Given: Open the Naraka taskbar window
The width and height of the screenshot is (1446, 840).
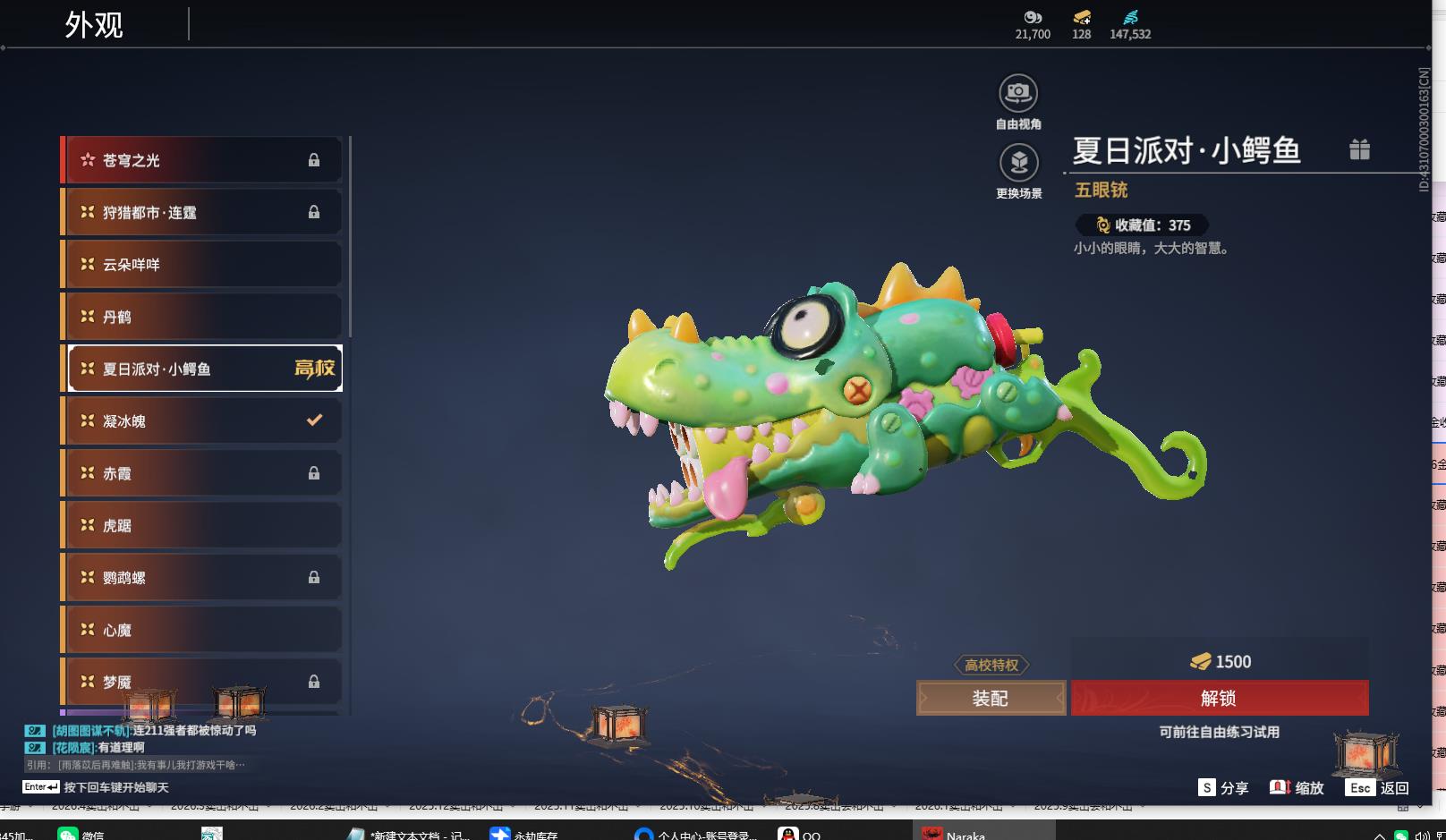Looking at the screenshot, I should 959,834.
